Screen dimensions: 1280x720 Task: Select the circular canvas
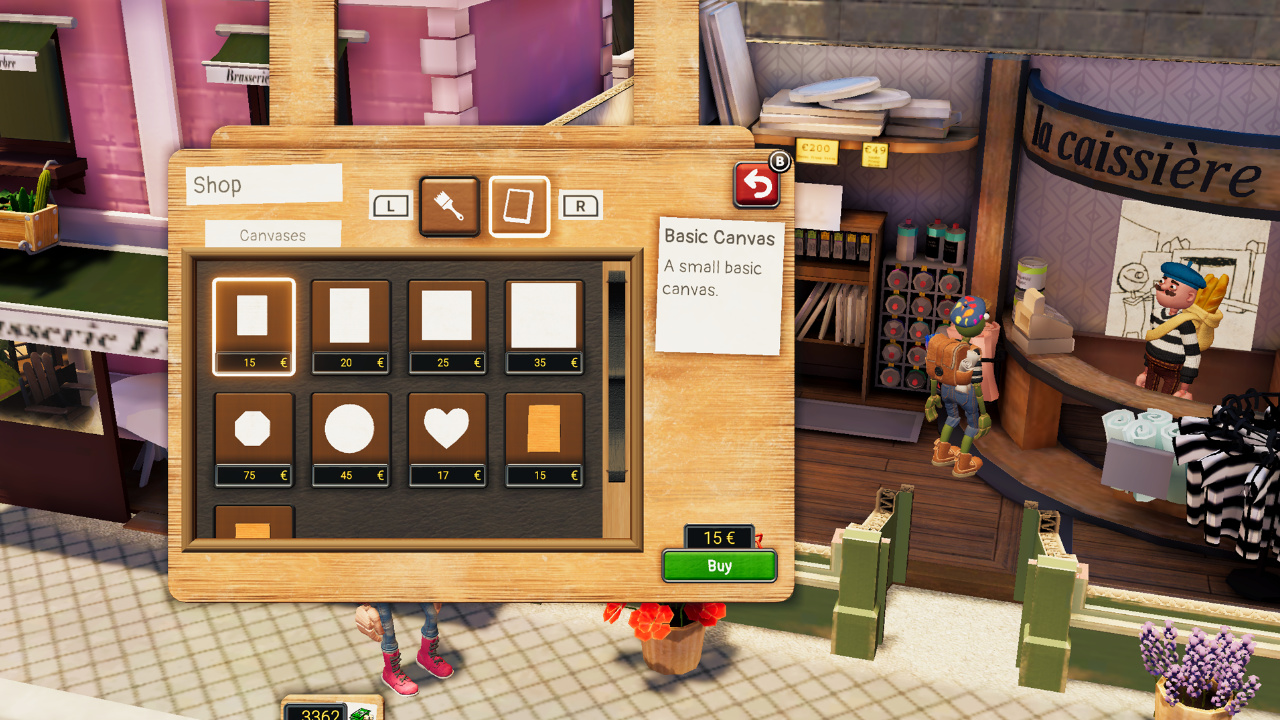coord(350,429)
